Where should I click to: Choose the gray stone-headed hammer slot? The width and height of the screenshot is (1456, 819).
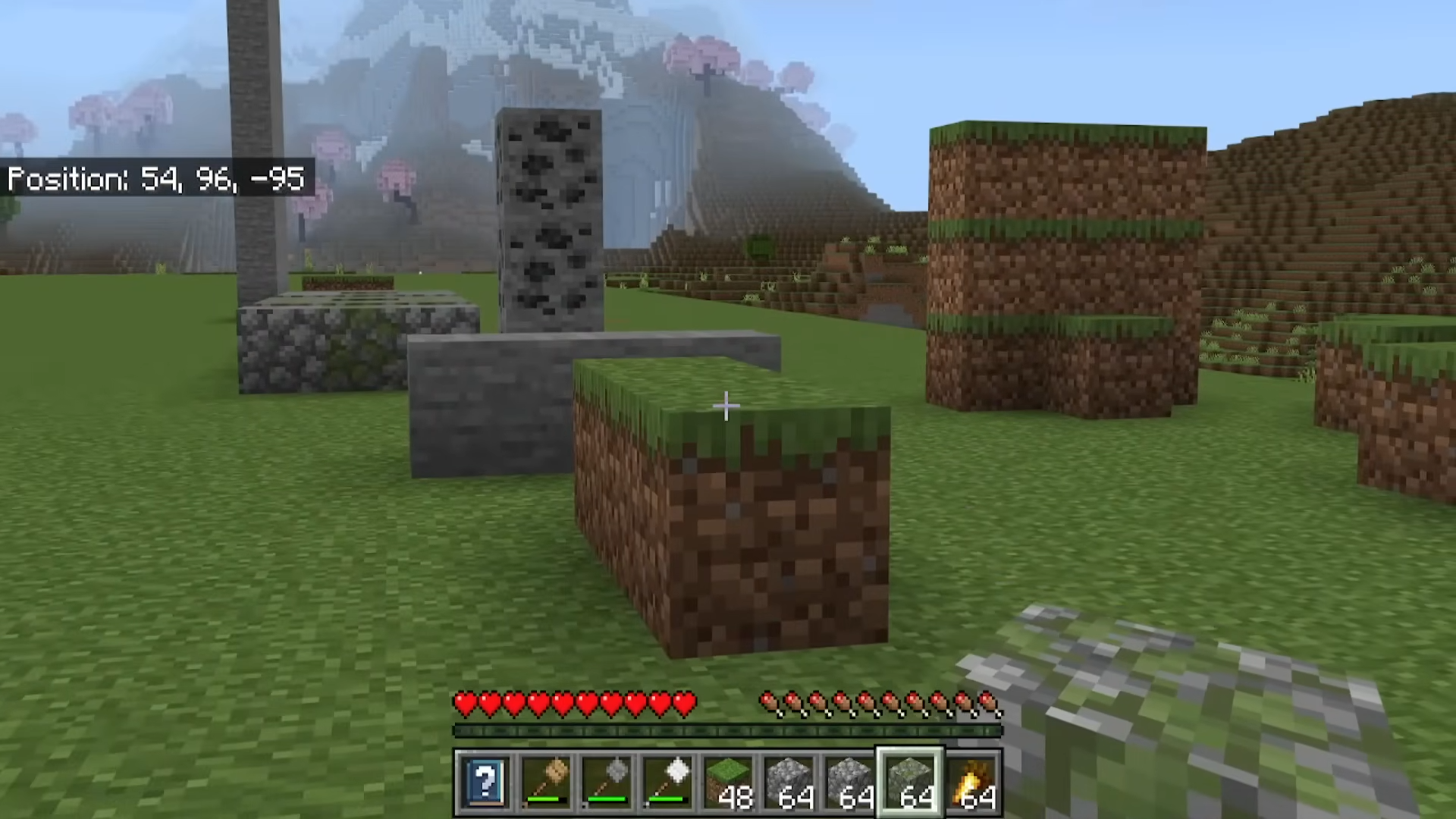607,780
